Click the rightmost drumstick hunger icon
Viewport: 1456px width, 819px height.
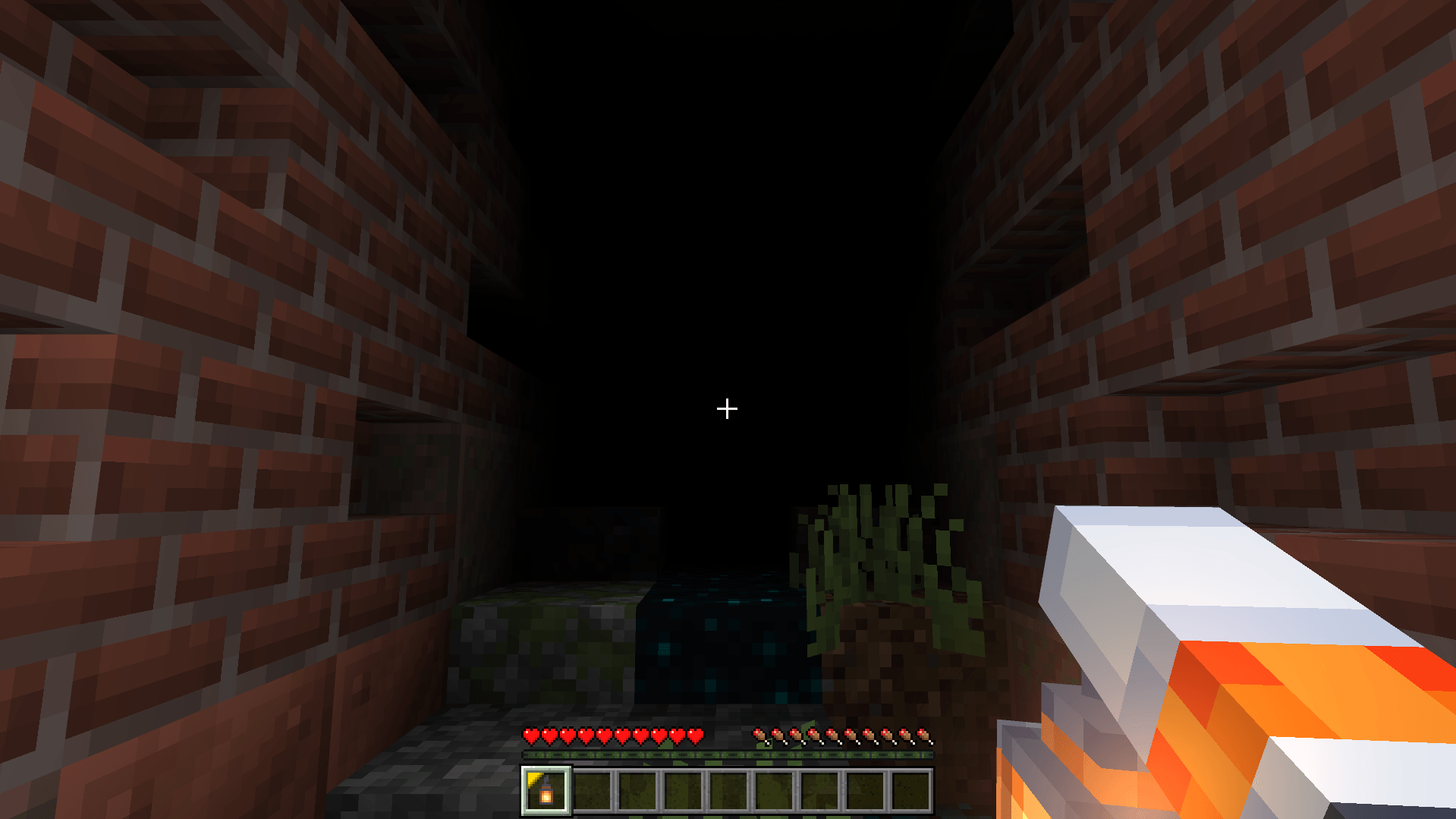coord(922,736)
